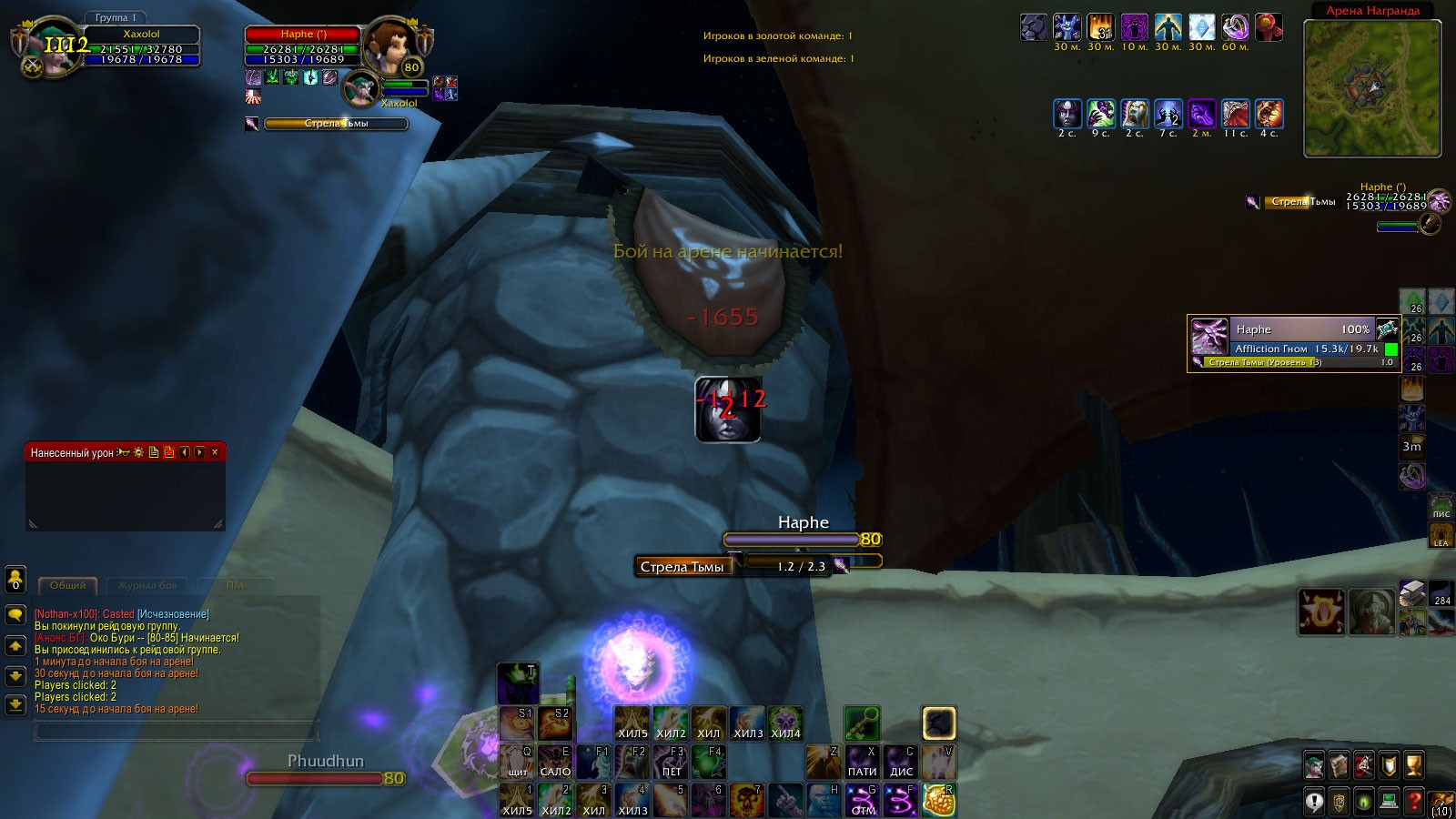Open the computer icon game menu
This screenshot has height=819, width=1456.
[x=1389, y=802]
